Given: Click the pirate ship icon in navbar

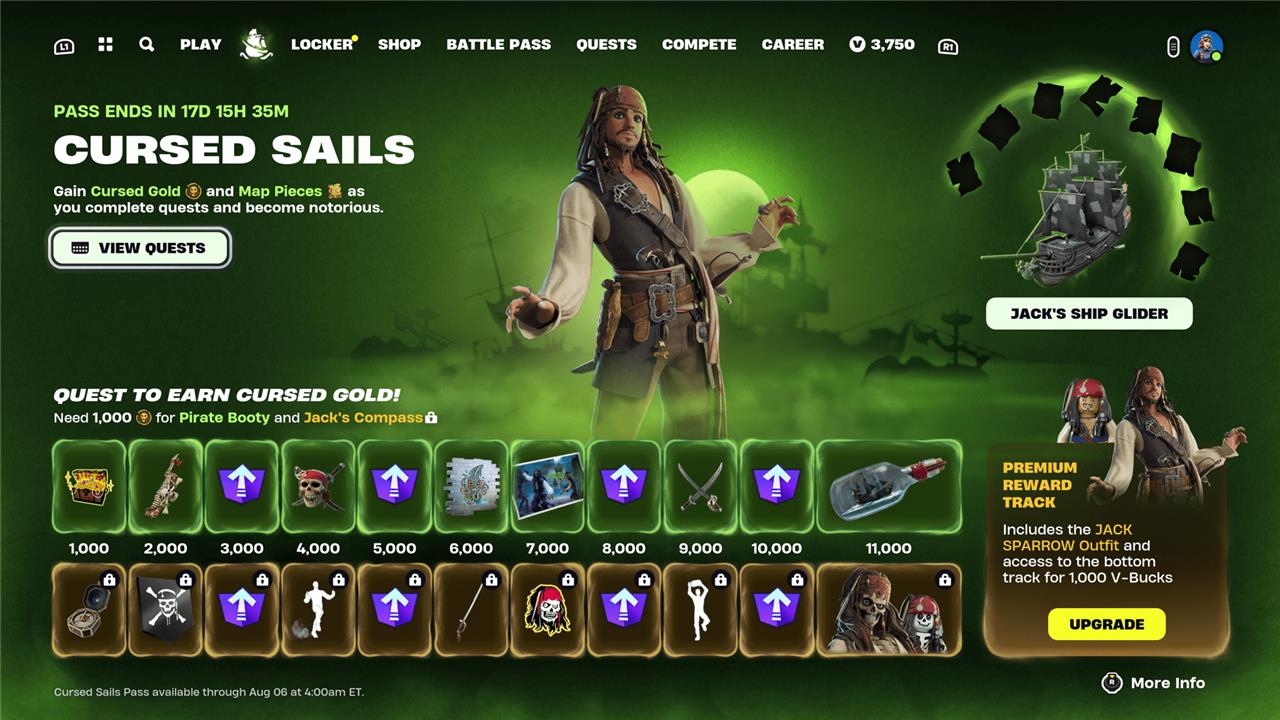Looking at the screenshot, I should click(257, 44).
